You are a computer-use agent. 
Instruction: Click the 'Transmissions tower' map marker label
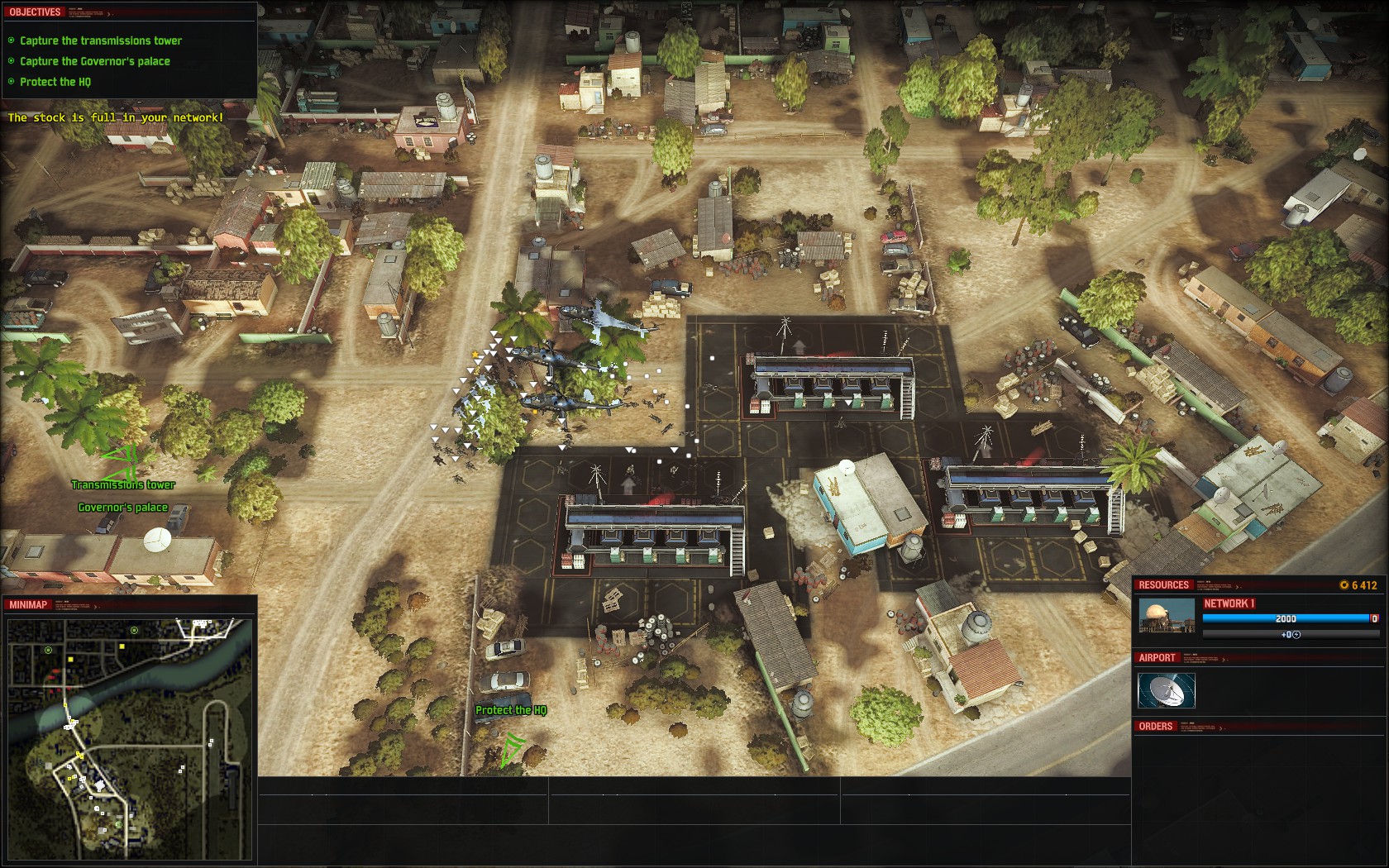123,485
